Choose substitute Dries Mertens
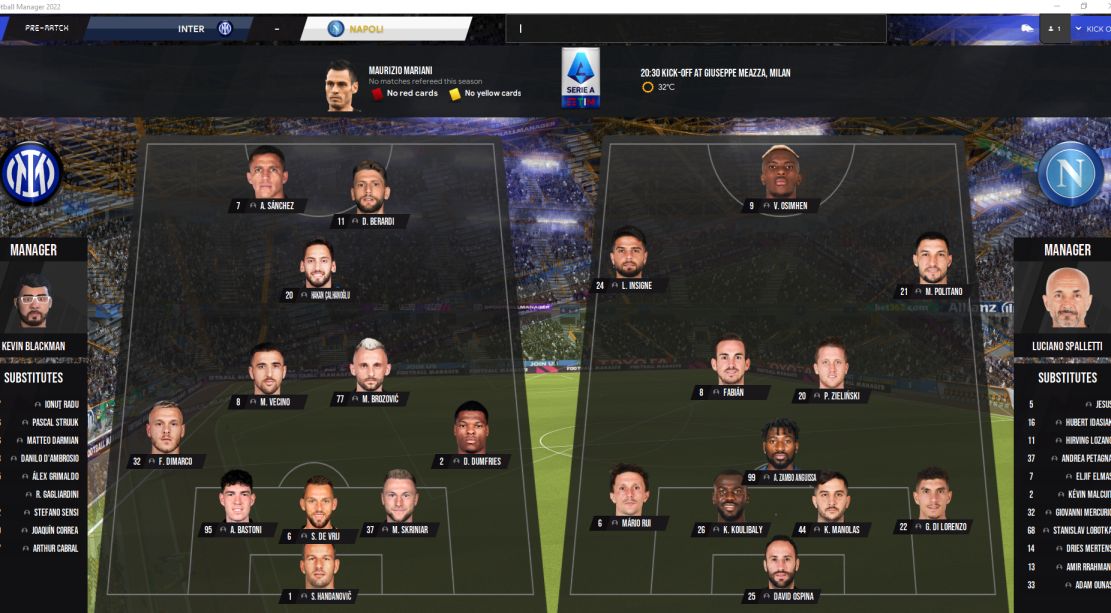Image resolution: width=1111 pixels, height=613 pixels. coord(1087,548)
